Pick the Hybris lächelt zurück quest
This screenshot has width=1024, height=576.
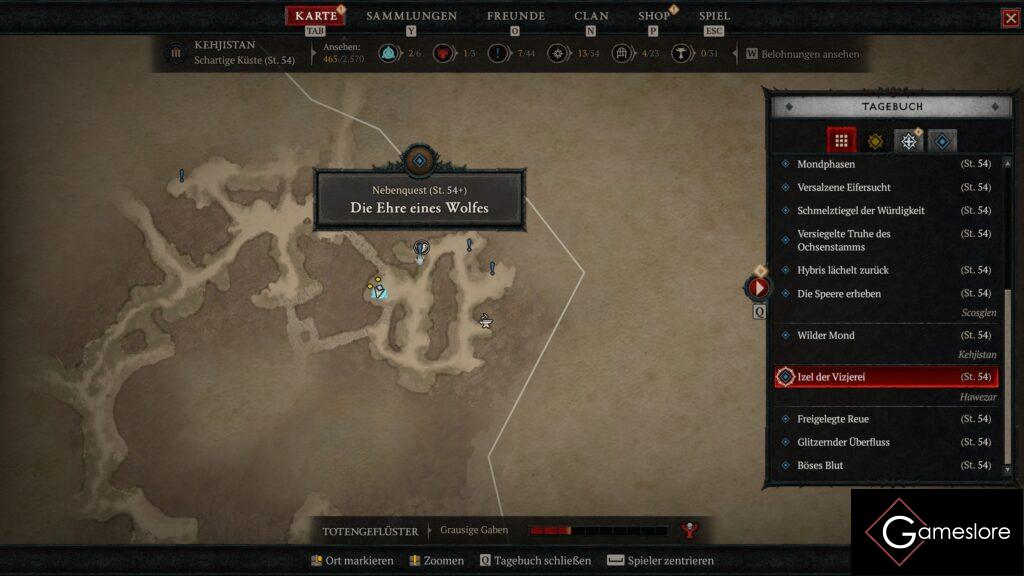(843, 270)
